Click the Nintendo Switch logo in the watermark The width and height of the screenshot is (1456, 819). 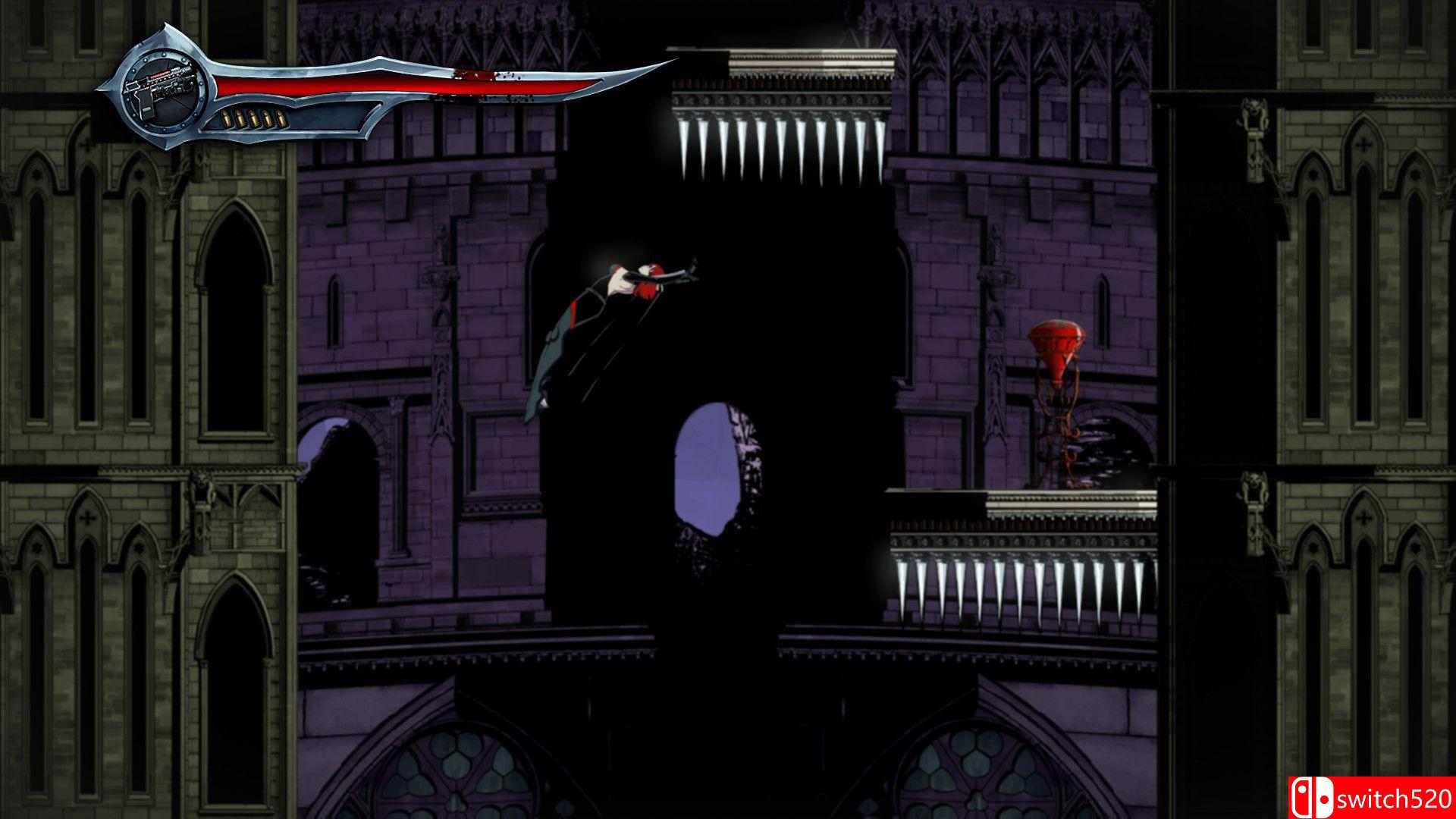pos(1313,798)
